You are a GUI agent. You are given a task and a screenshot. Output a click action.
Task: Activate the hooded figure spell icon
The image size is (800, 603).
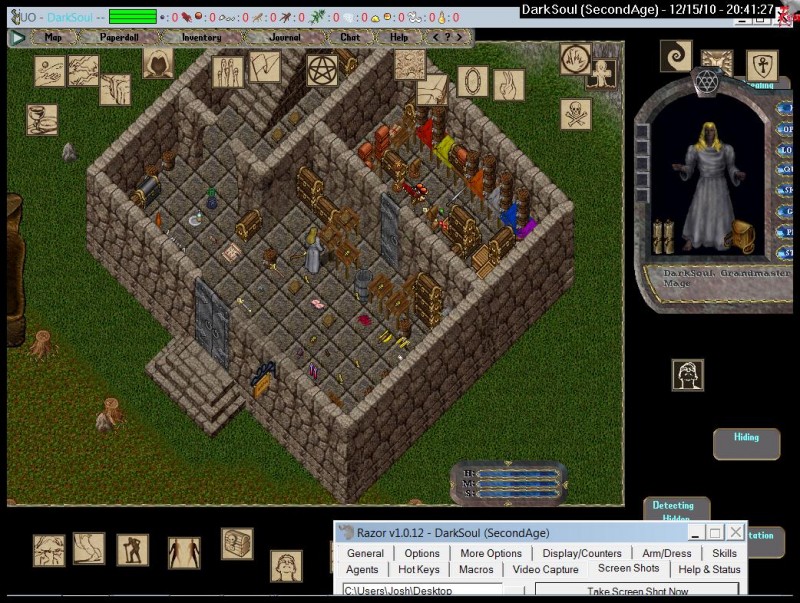(157, 63)
